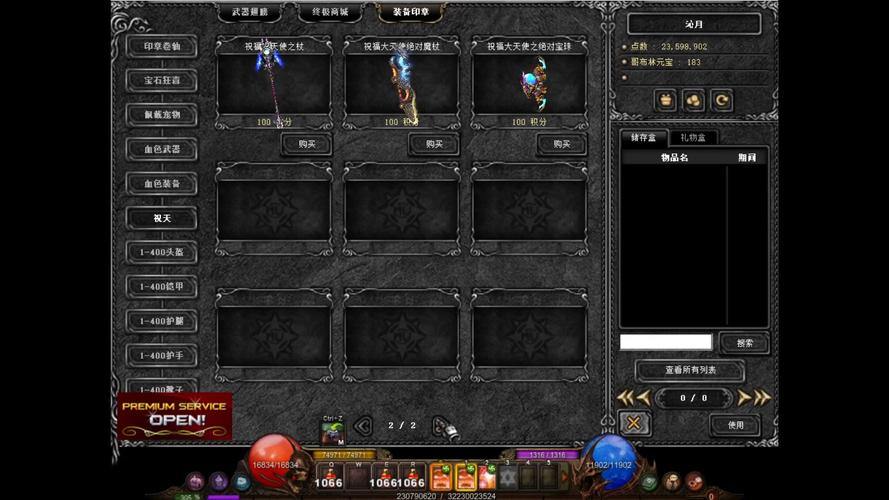Choose the 血色武器 category
The width and height of the screenshot is (889, 500).
point(161,150)
